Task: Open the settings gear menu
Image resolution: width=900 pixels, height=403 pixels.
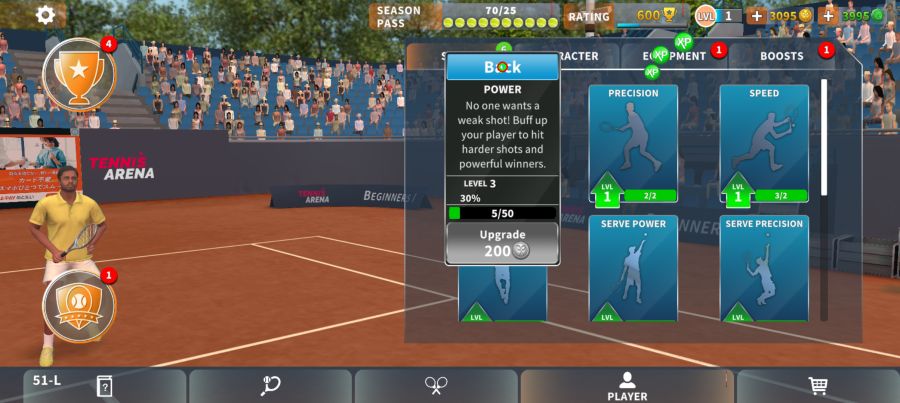Action: click(x=45, y=15)
